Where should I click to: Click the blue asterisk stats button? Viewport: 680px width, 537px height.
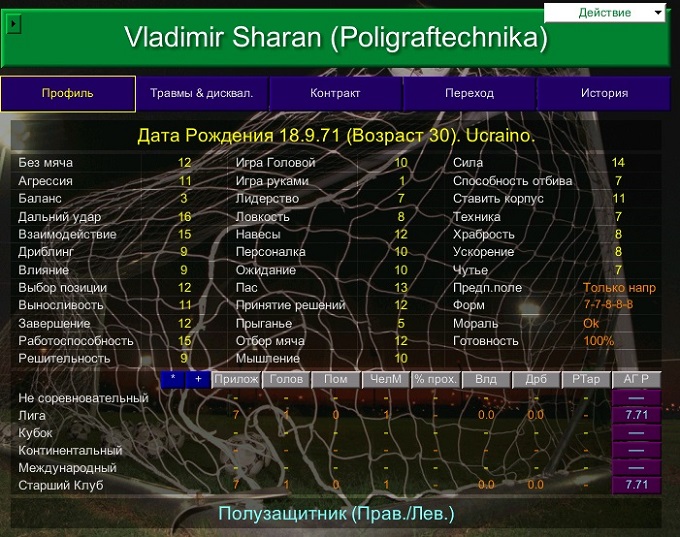pyautogui.click(x=172, y=379)
